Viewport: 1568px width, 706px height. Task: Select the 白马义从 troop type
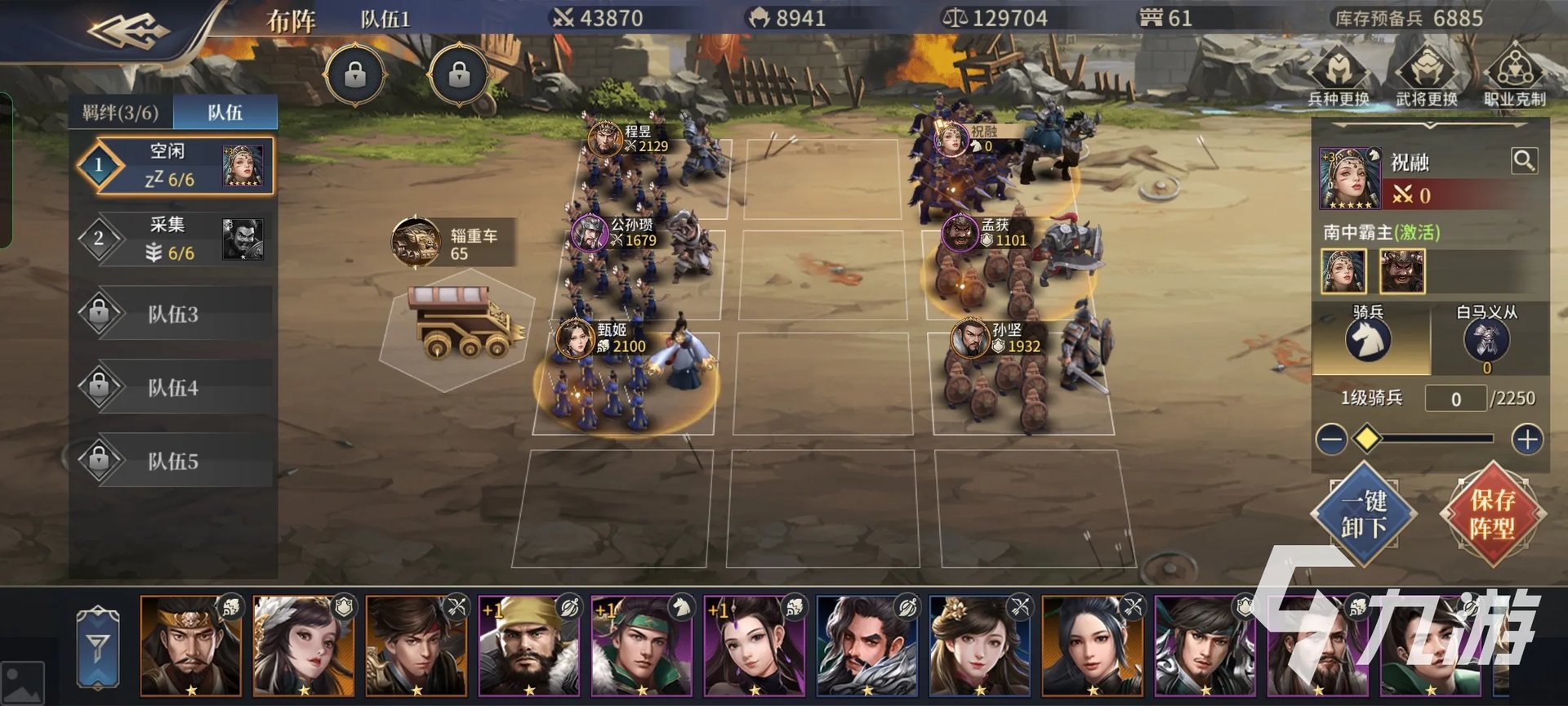coord(1486,339)
